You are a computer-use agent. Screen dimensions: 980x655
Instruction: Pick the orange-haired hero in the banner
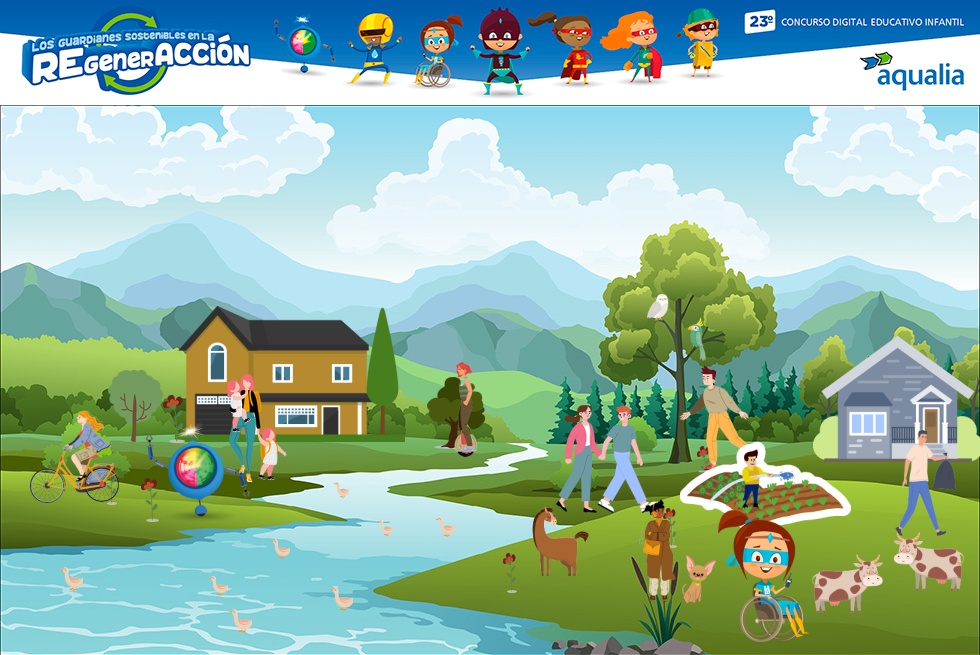(x=634, y=47)
